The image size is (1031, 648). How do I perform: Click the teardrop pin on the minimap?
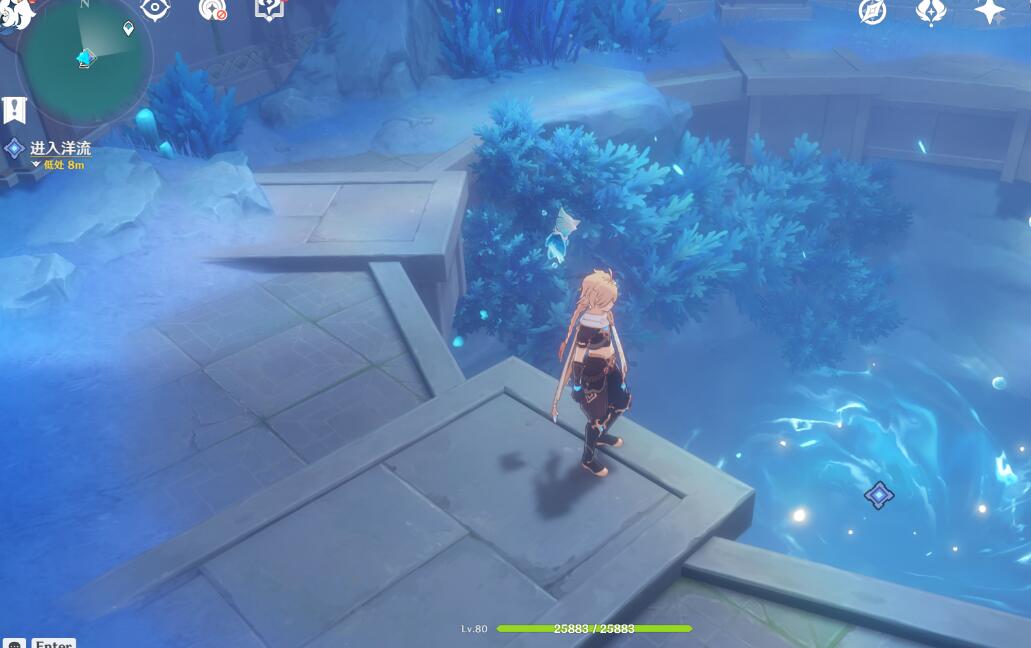pyautogui.click(x=128, y=28)
